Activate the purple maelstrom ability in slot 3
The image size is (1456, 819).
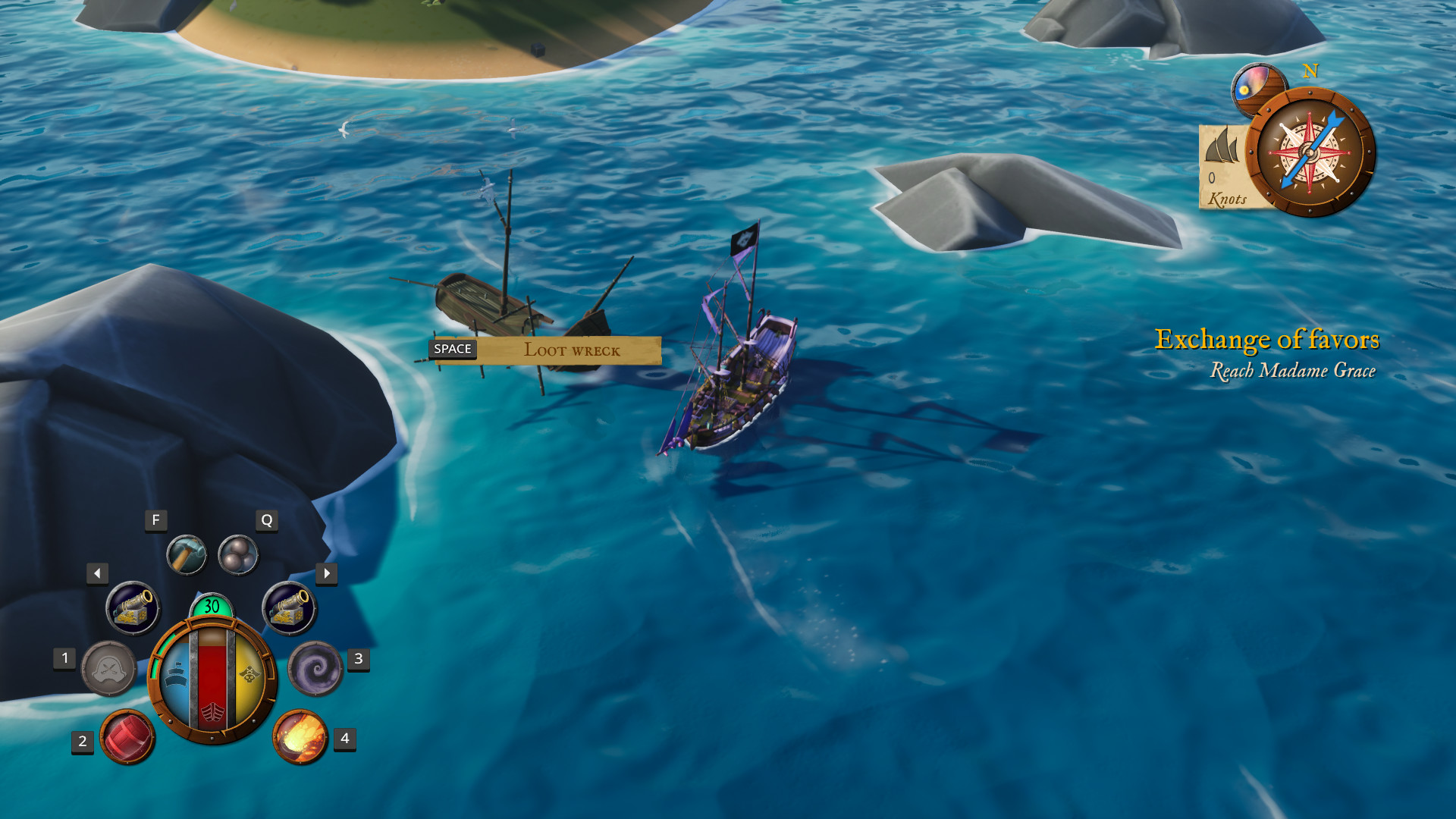318,671
